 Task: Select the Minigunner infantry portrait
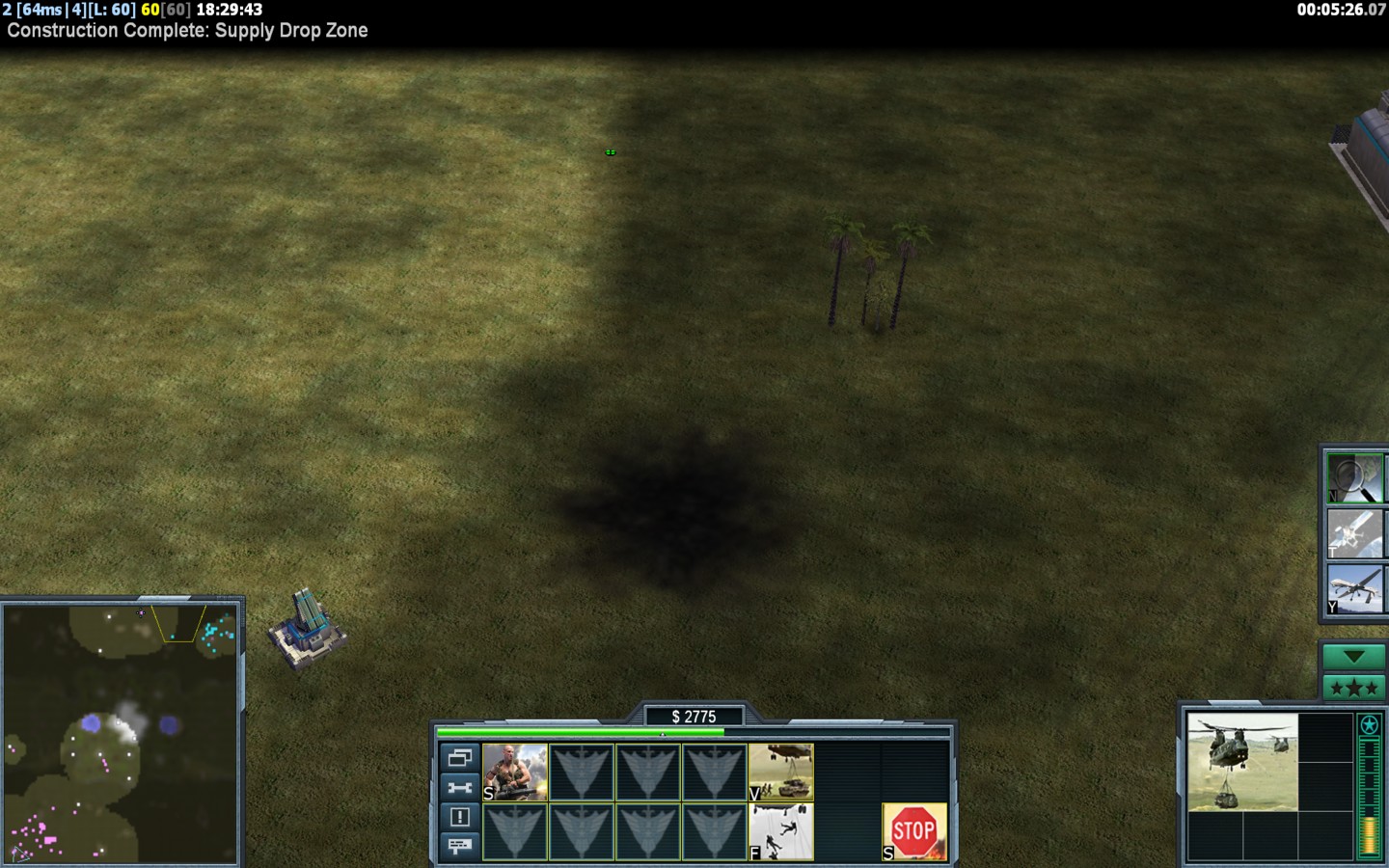pos(515,773)
